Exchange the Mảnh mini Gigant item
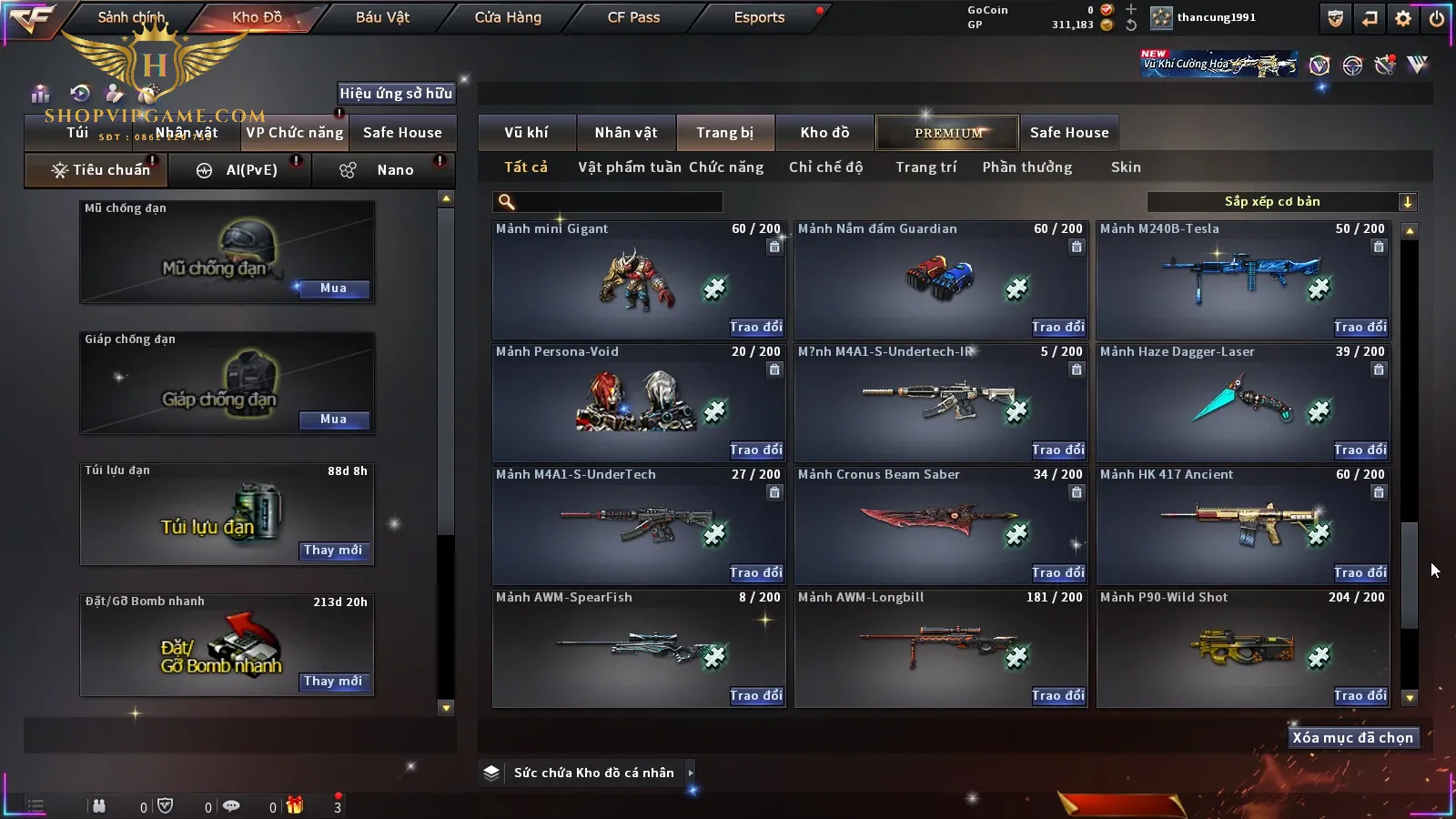Screen dimensions: 1456x819 click(755, 327)
